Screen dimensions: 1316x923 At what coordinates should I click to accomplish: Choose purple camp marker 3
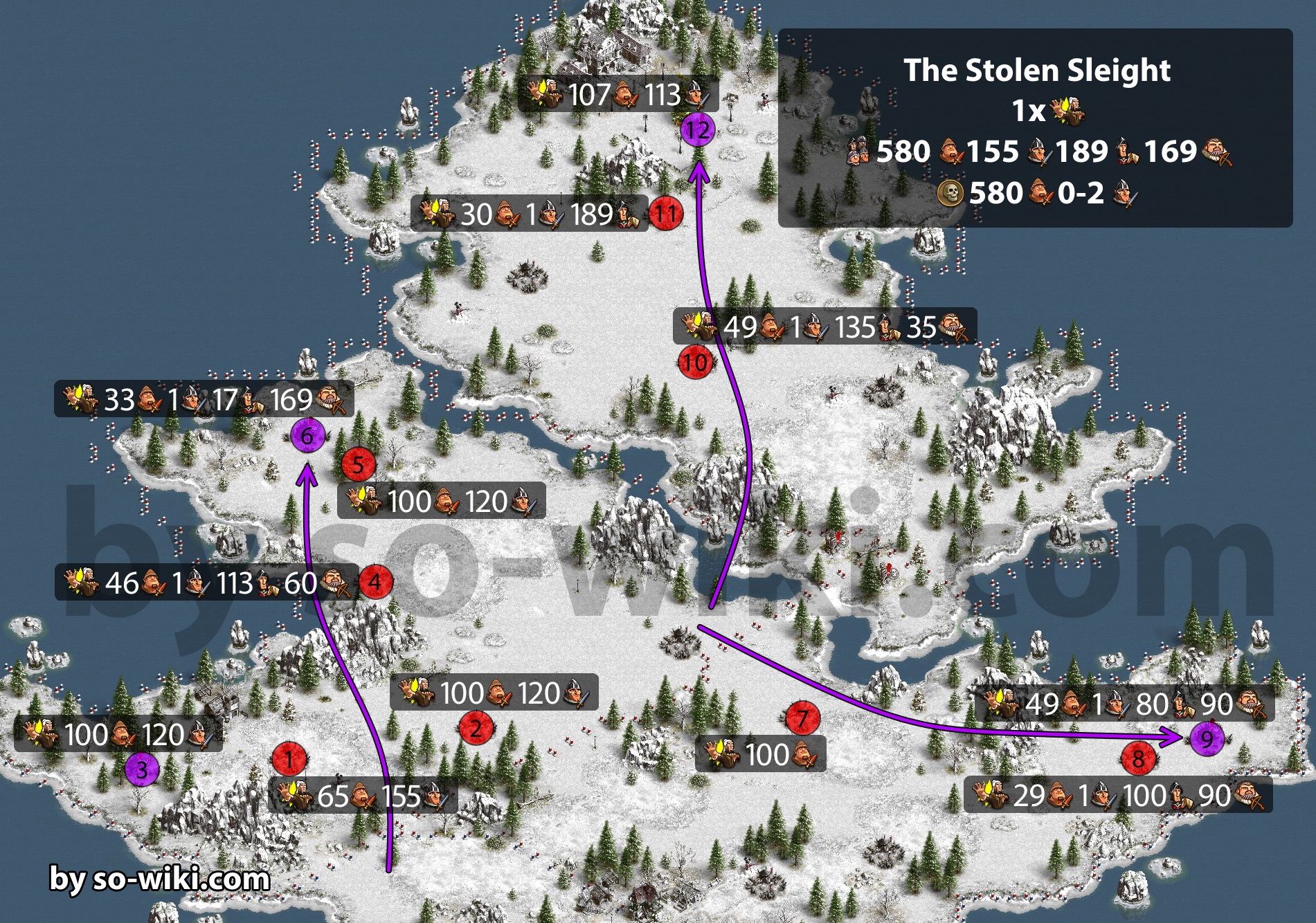pyautogui.click(x=142, y=769)
